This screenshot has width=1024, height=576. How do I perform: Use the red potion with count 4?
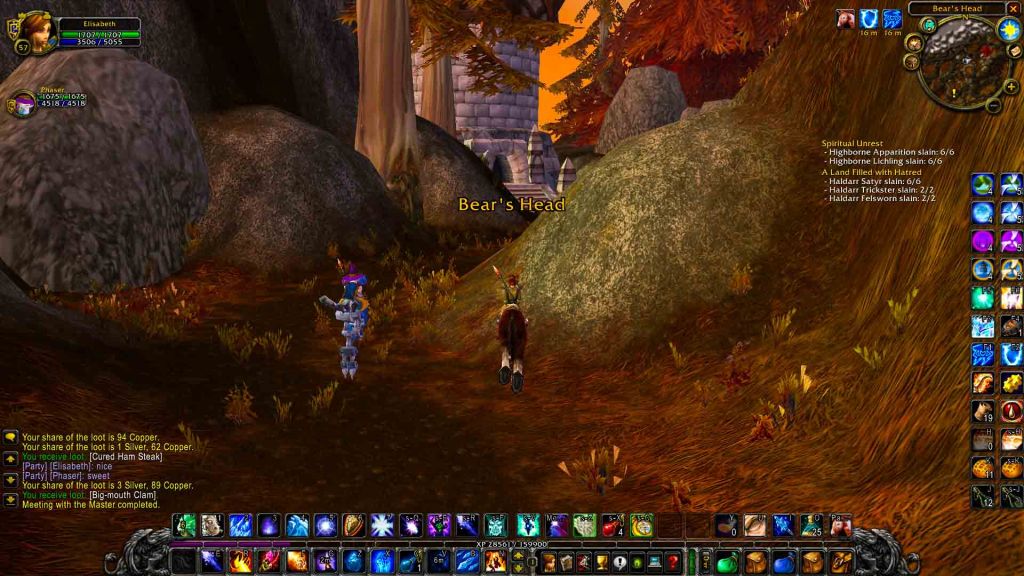pyautogui.click(x=613, y=525)
